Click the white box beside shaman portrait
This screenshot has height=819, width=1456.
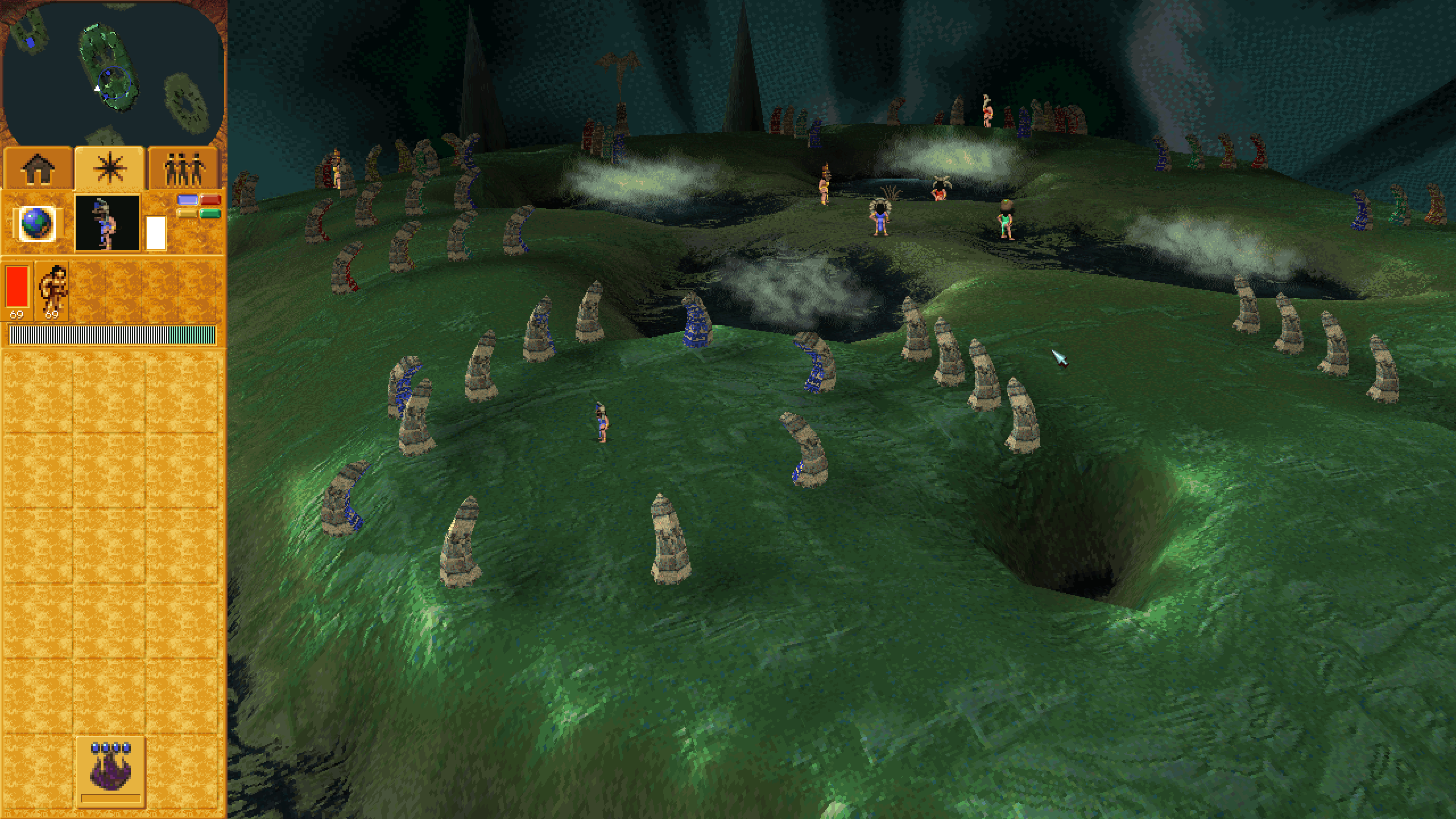pyautogui.click(x=156, y=232)
